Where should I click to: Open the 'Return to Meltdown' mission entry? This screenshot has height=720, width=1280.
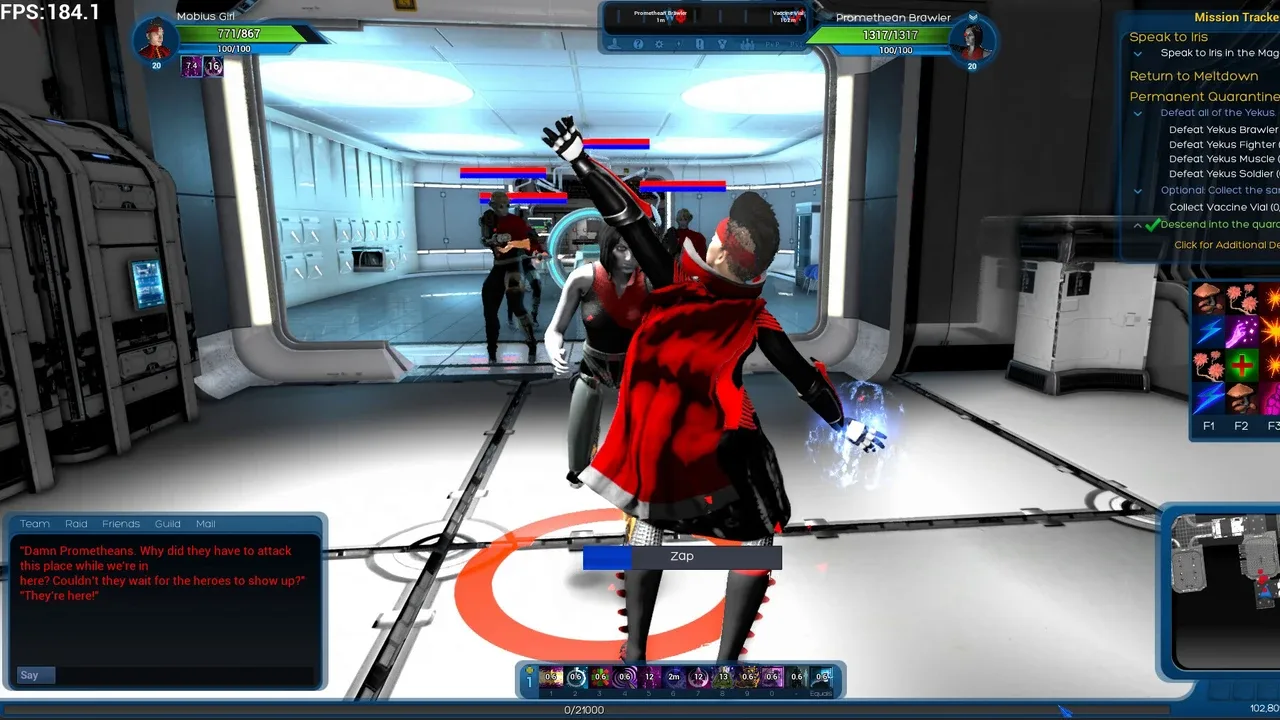(1194, 76)
